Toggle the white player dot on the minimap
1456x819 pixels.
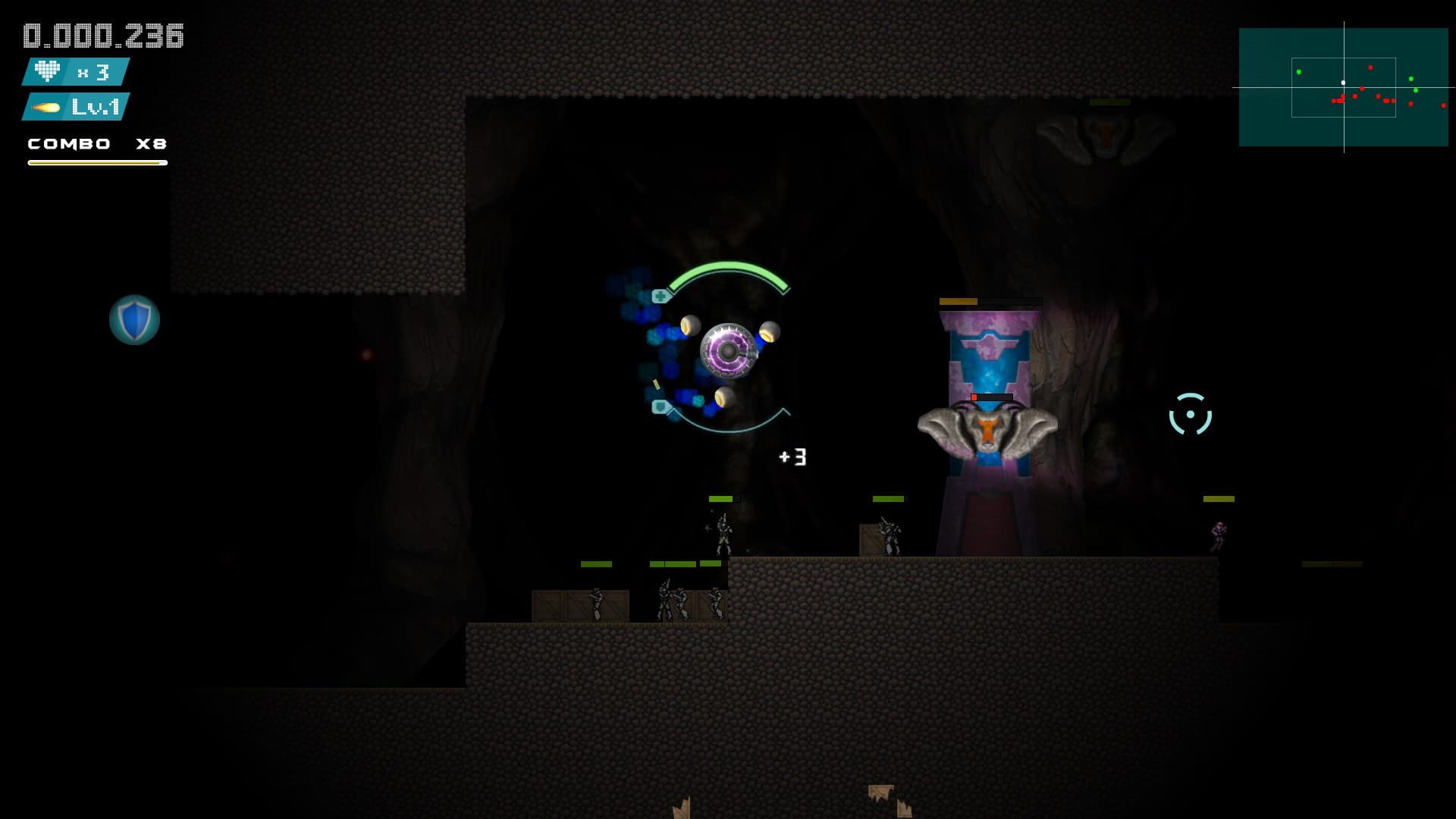pos(1343,83)
